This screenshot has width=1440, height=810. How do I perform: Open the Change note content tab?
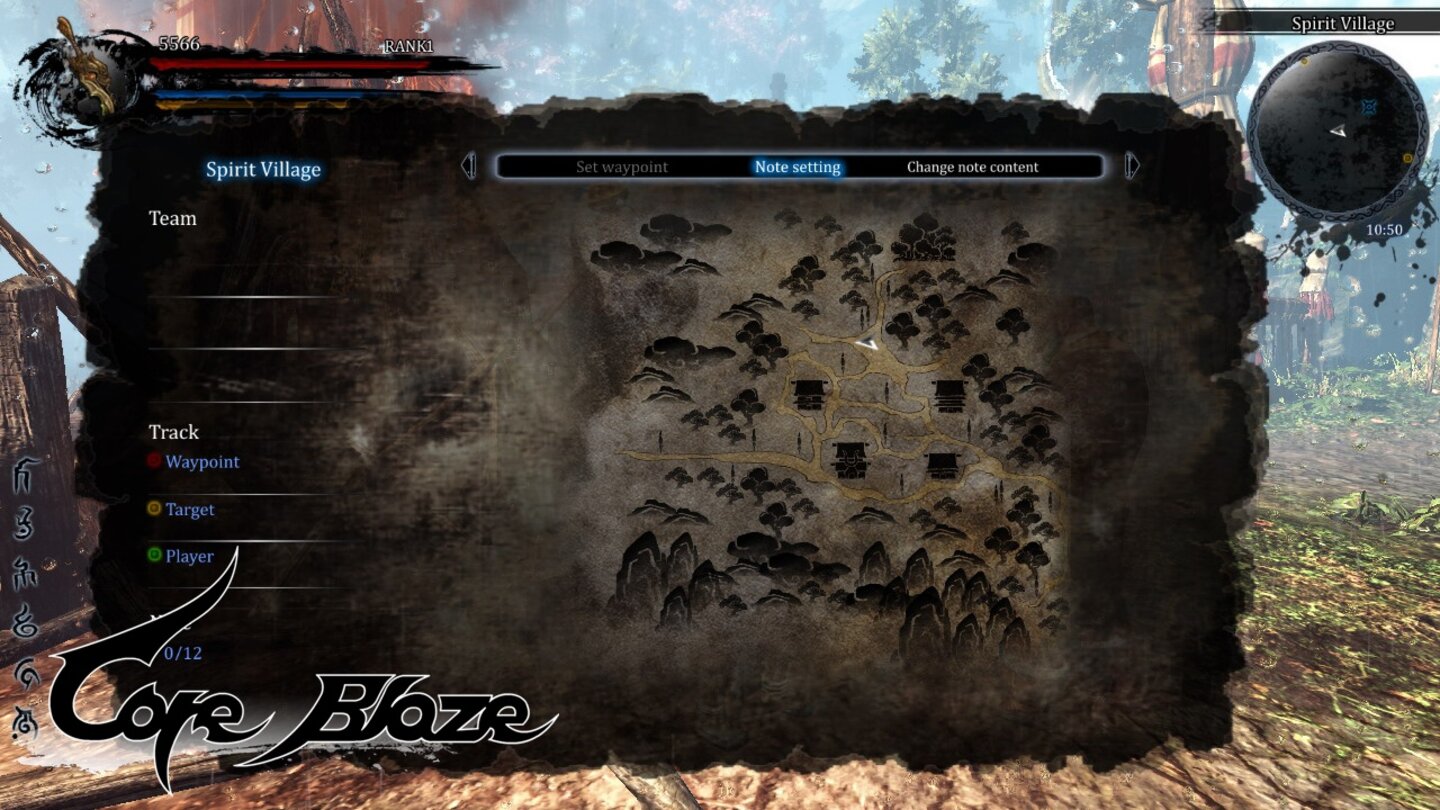coord(972,166)
